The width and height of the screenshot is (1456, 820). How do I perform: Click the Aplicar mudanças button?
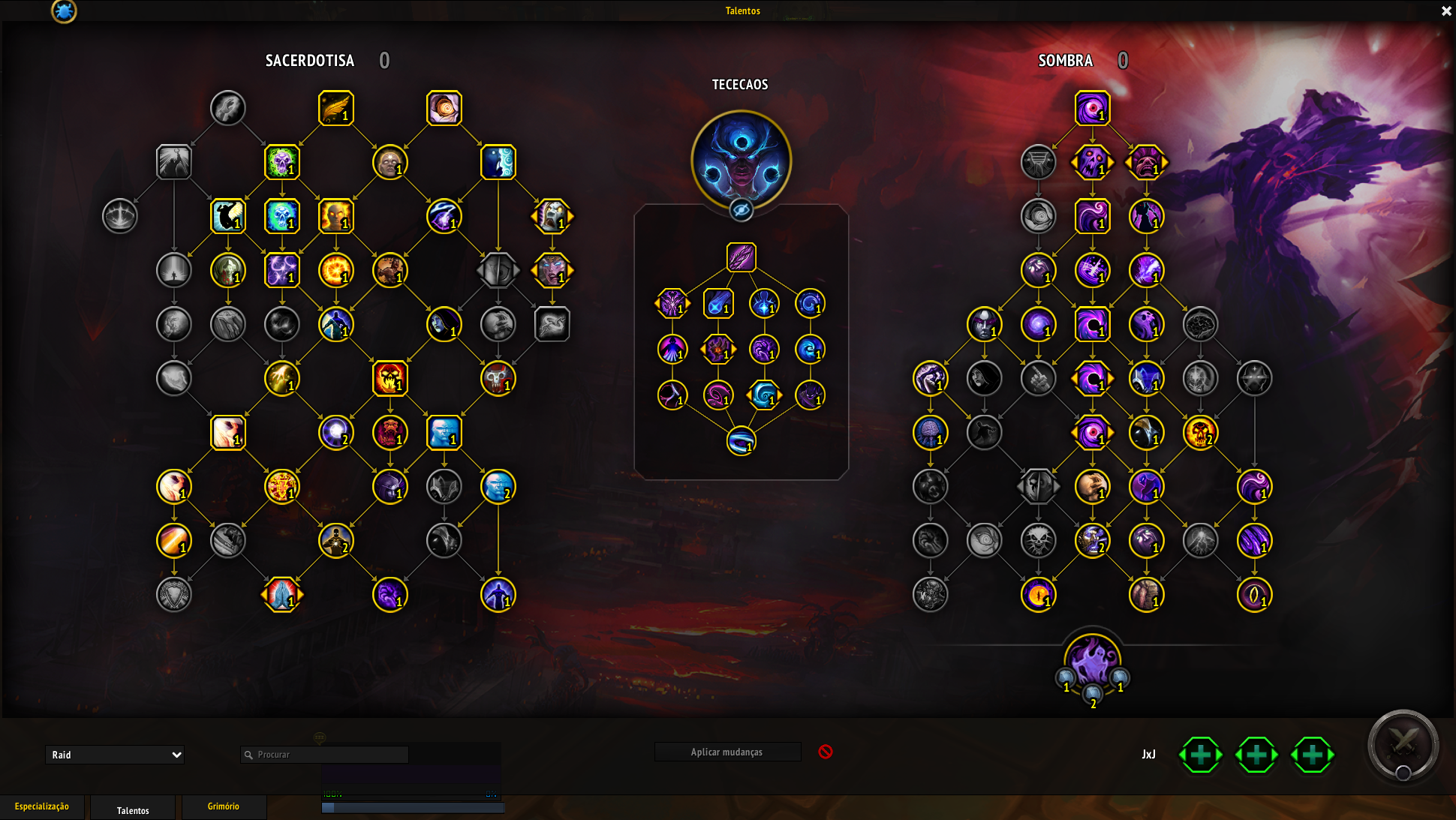[726, 752]
